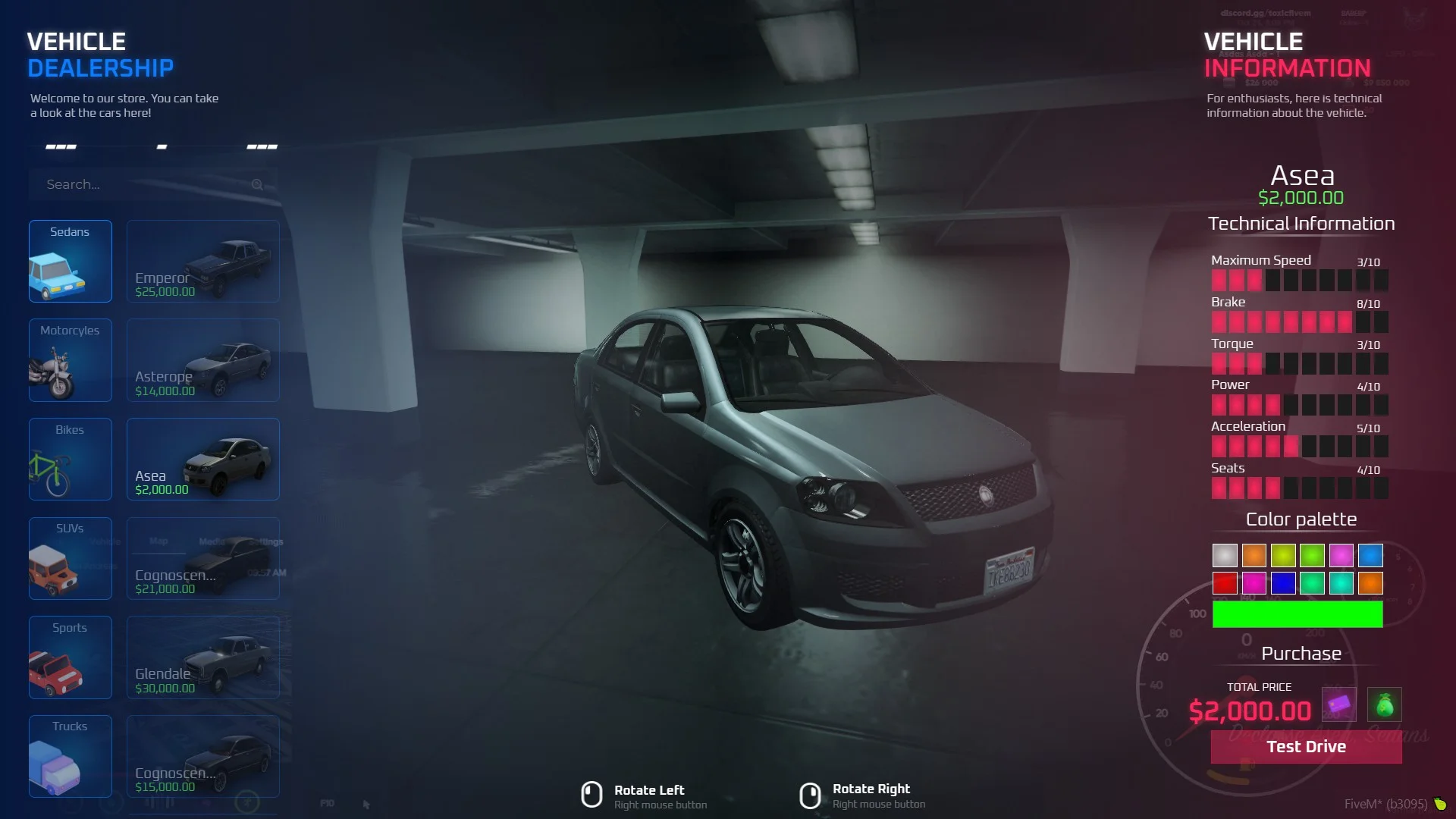The image size is (1456, 819).
Task: Pick the Asterope vehicle card
Action: [x=202, y=360]
